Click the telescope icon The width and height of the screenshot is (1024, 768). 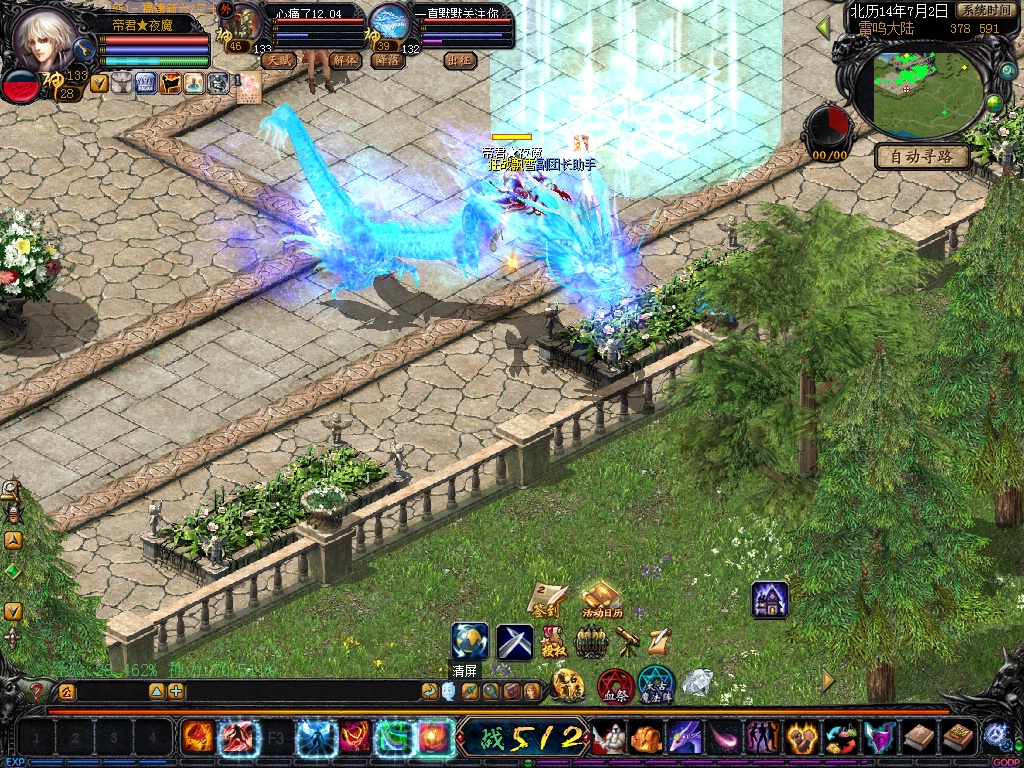point(628,641)
